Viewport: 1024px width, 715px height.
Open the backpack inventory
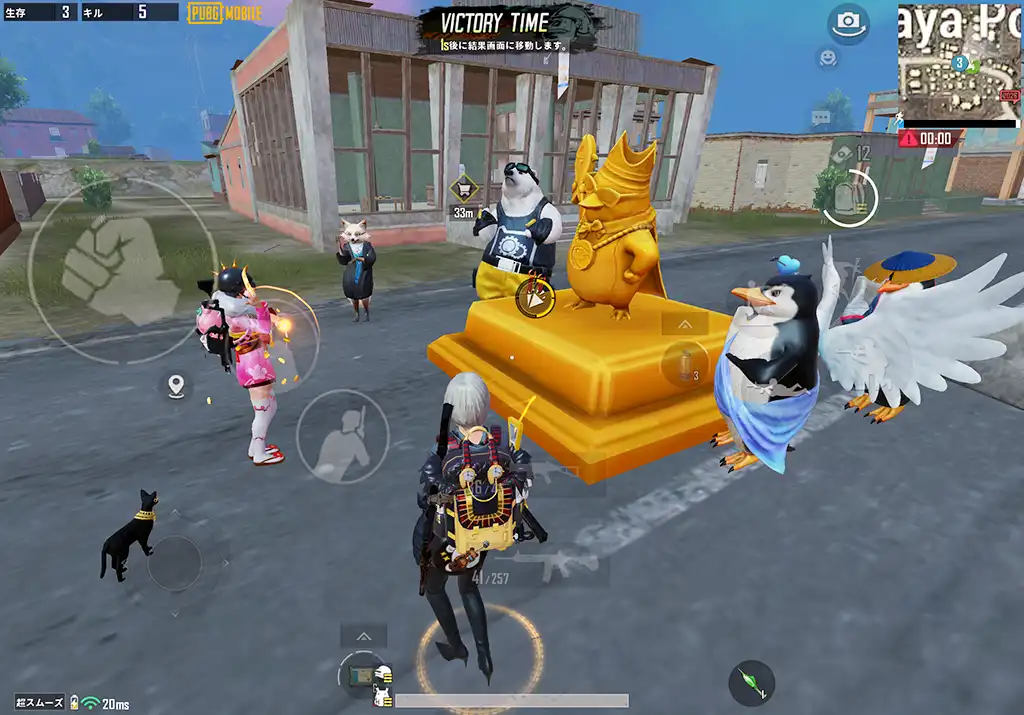point(849,199)
